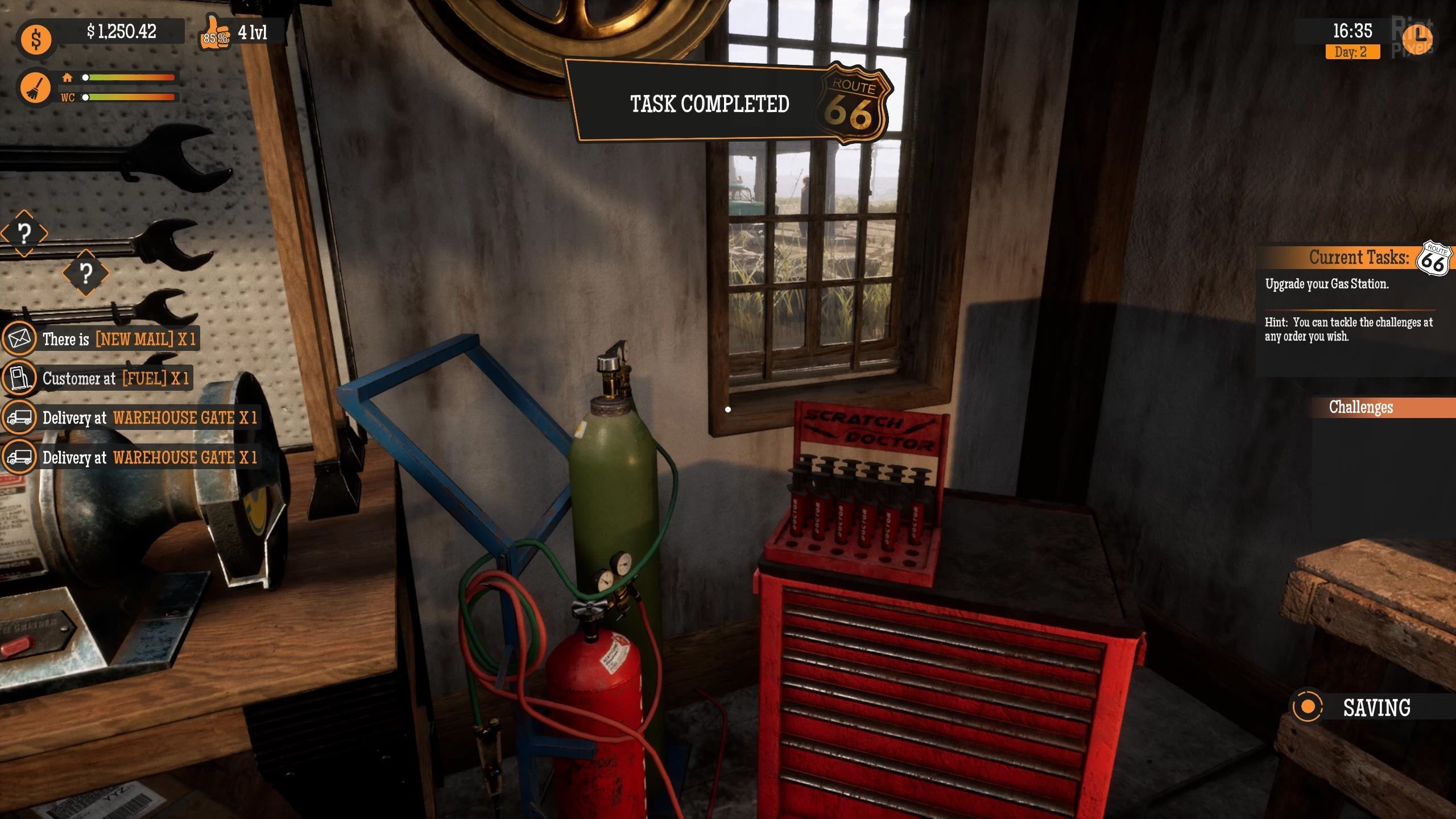Click the WAREHOUSE GATE delivery link

click(x=180, y=418)
